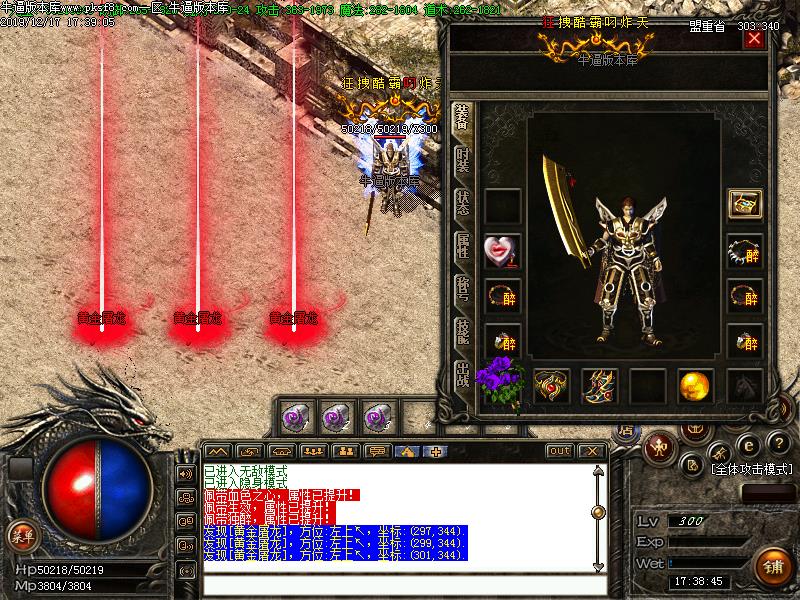This screenshot has height=600, width=800.
Task: Open the 状态 status tab
Action: click(x=463, y=204)
